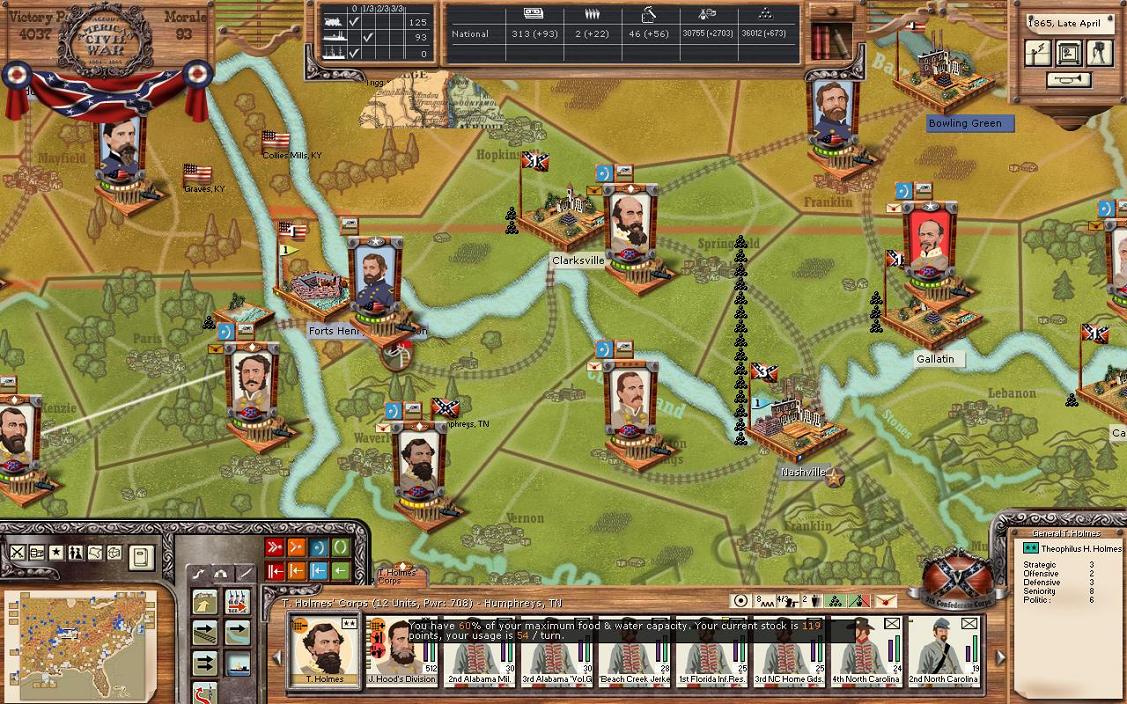Click the camera on tripod button
This screenshot has width=1127, height=704.
point(1099,53)
